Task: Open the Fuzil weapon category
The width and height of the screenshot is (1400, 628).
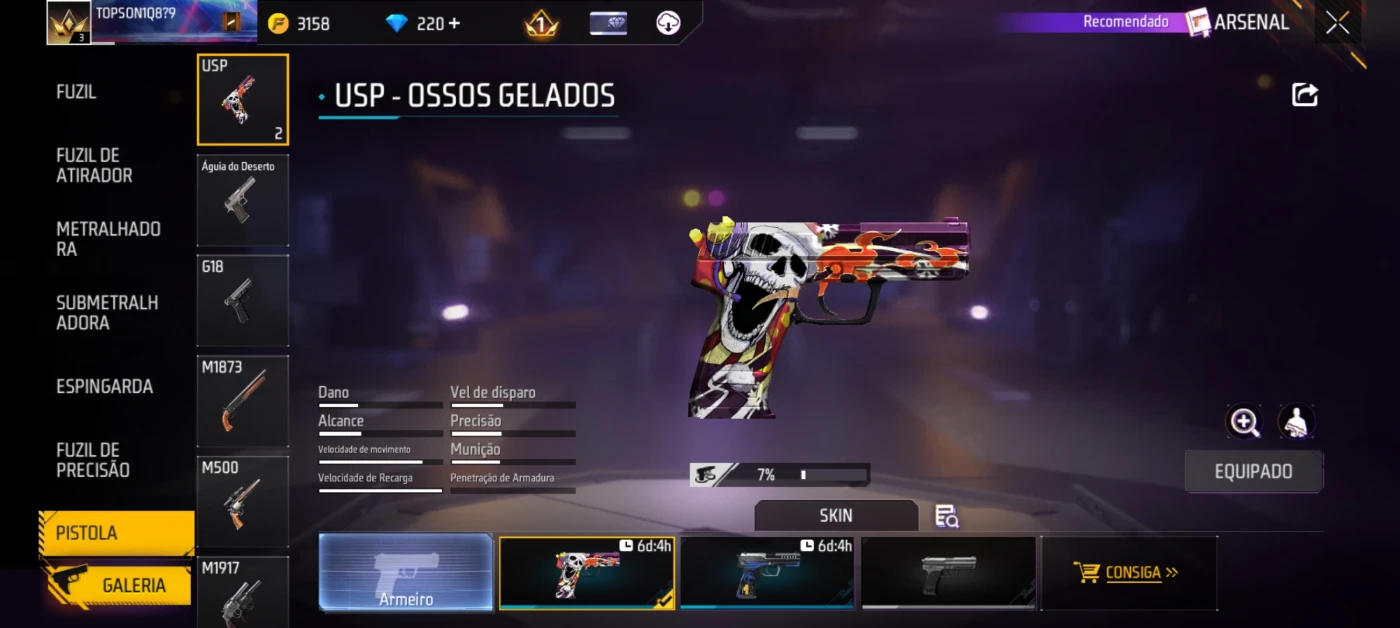Action: tap(77, 92)
